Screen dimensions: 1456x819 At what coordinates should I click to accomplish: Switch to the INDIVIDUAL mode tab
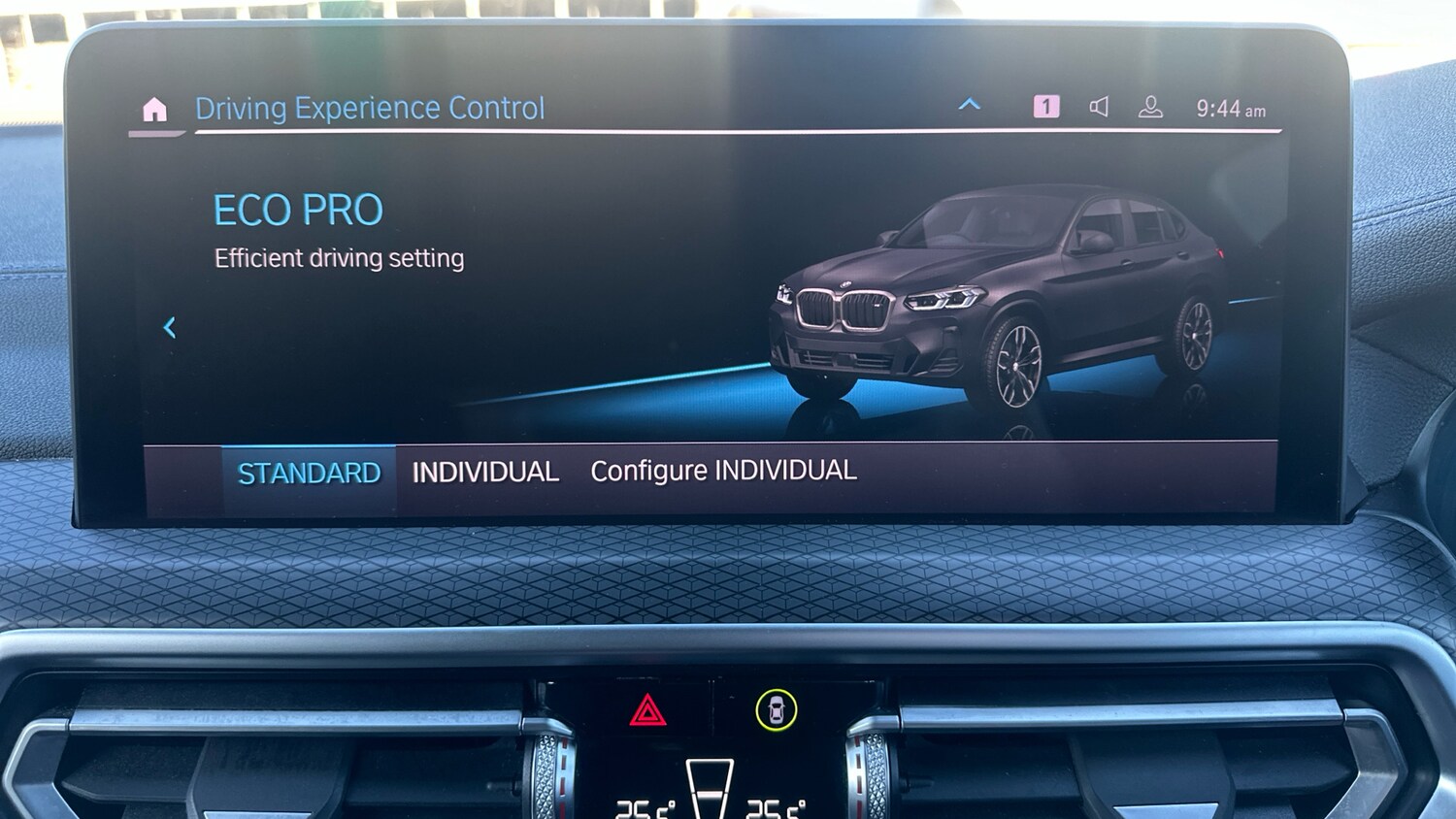click(x=484, y=473)
